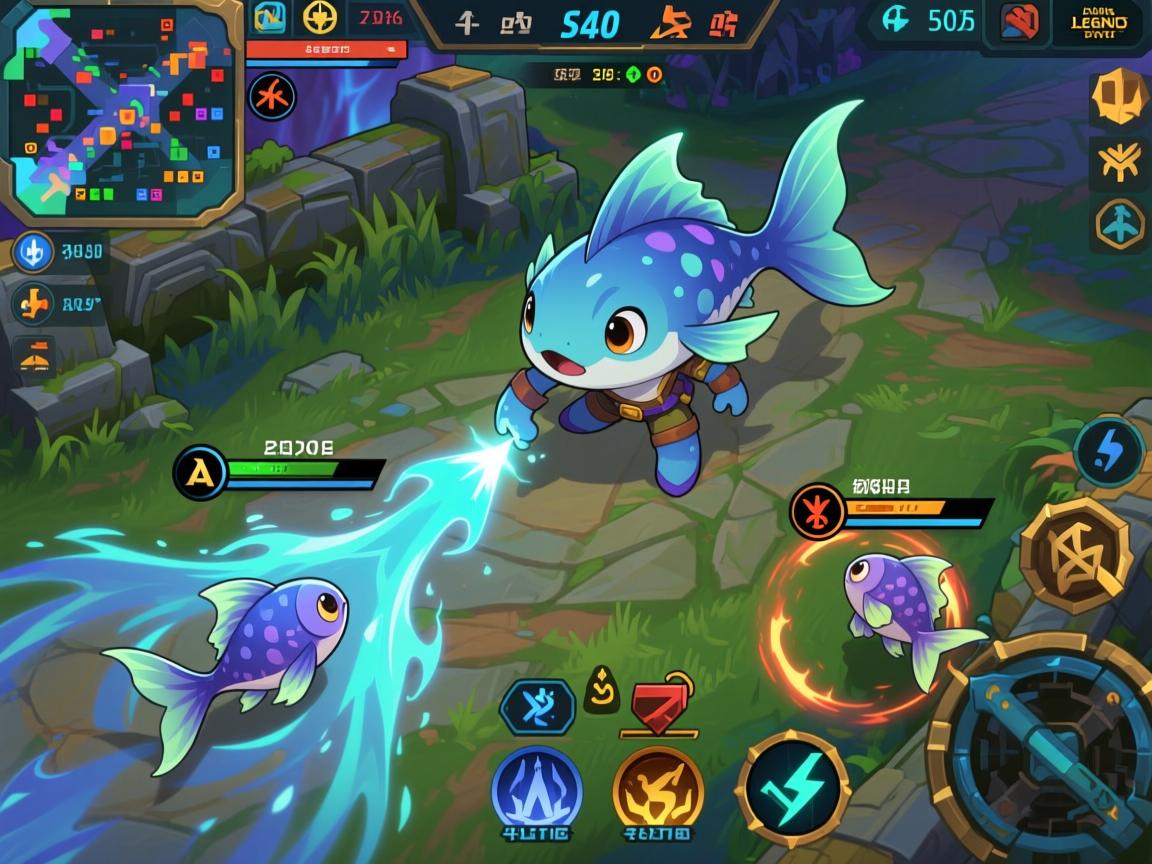This screenshot has height=864, width=1152.
Task: Cast the blue spire ability
Action: [537, 790]
